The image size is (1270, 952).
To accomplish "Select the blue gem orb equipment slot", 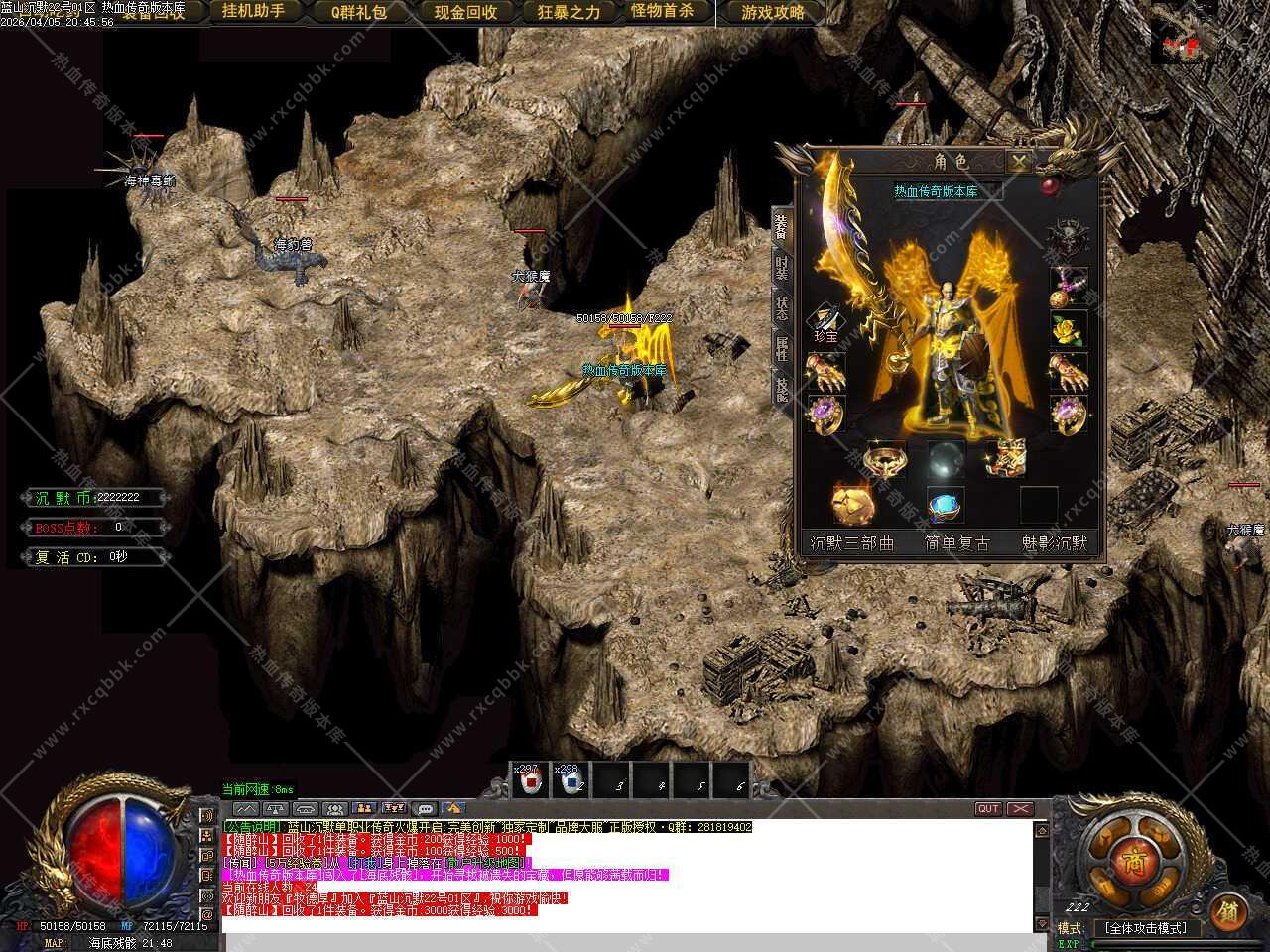I will pyautogui.click(x=946, y=505).
